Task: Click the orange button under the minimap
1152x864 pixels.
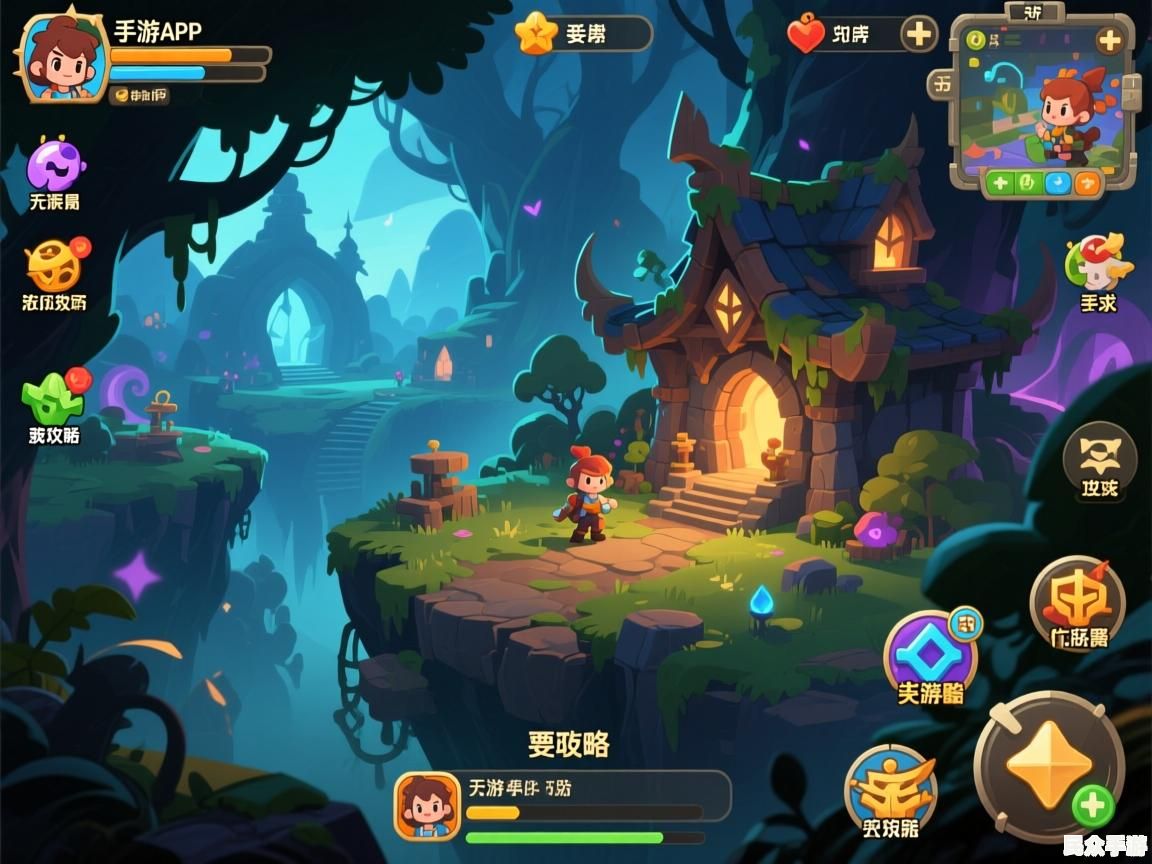Action: point(1086,183)
